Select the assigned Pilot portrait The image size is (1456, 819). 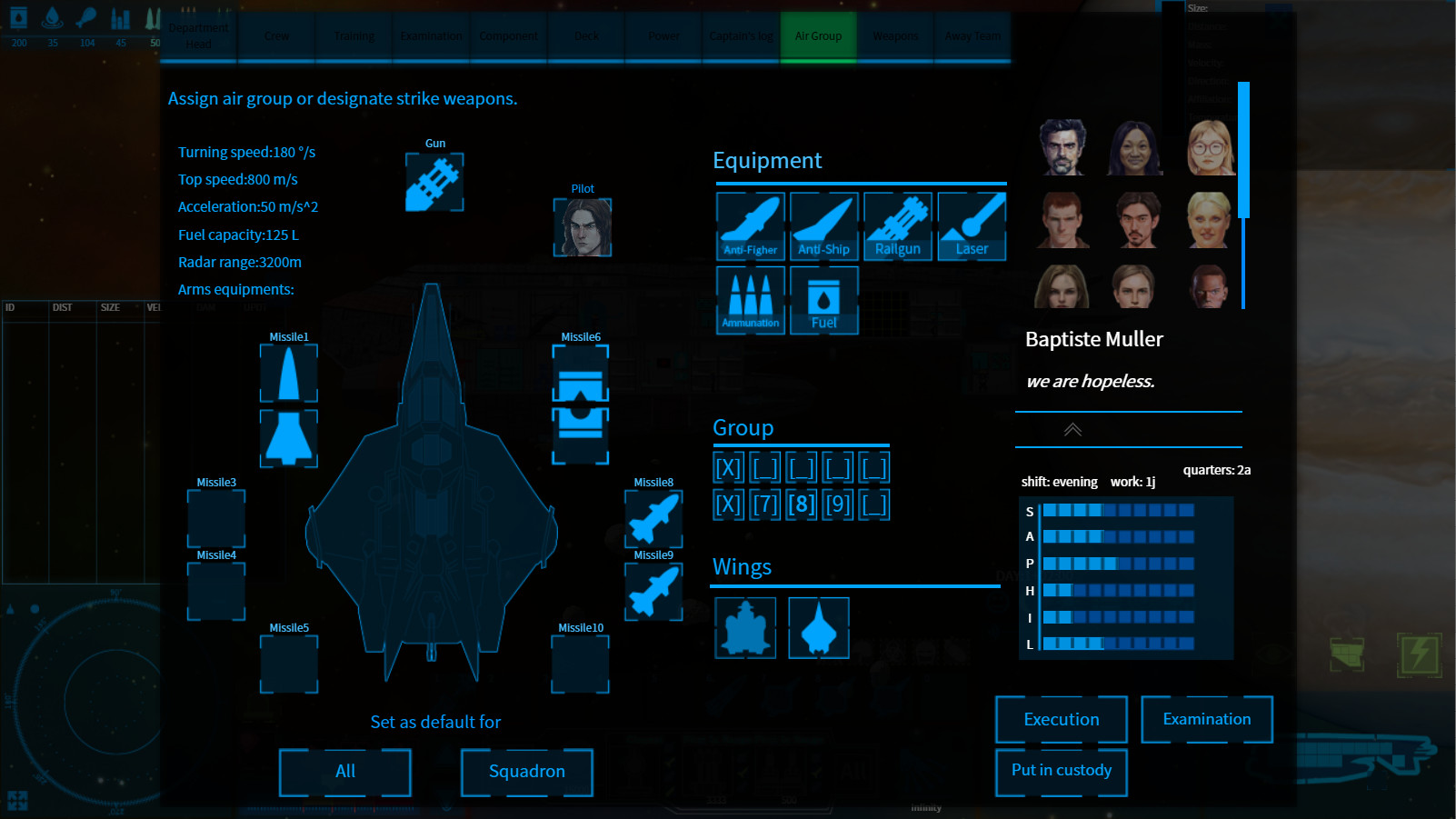click(x=583, y=227)
